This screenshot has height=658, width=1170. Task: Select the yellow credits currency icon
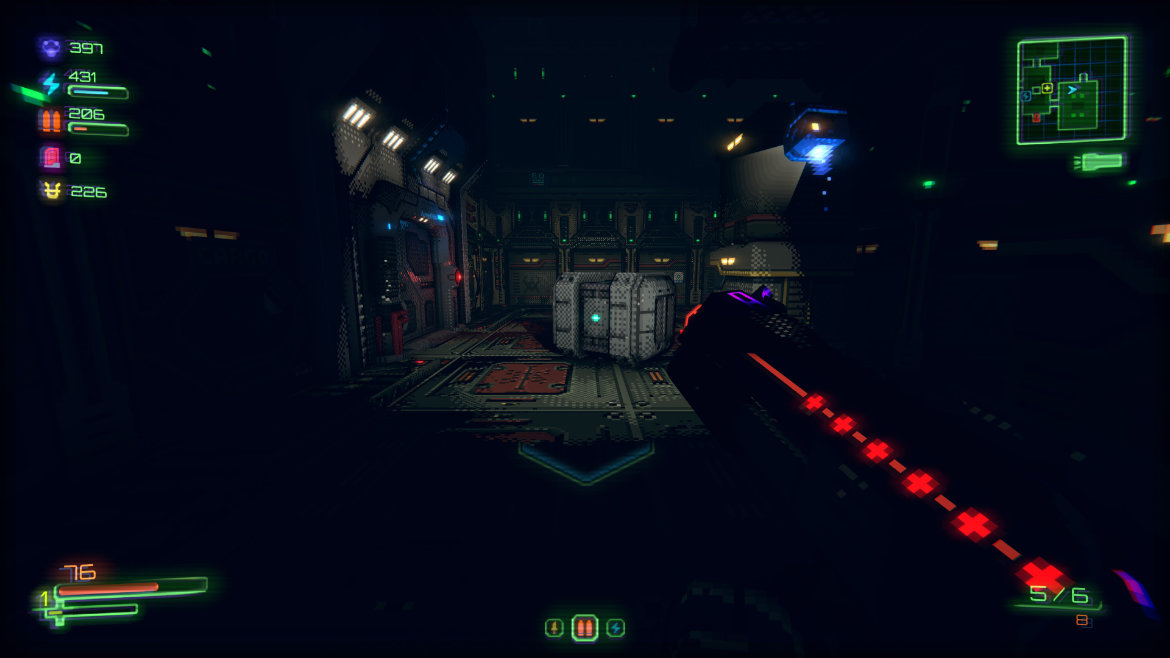pos(50,191)
